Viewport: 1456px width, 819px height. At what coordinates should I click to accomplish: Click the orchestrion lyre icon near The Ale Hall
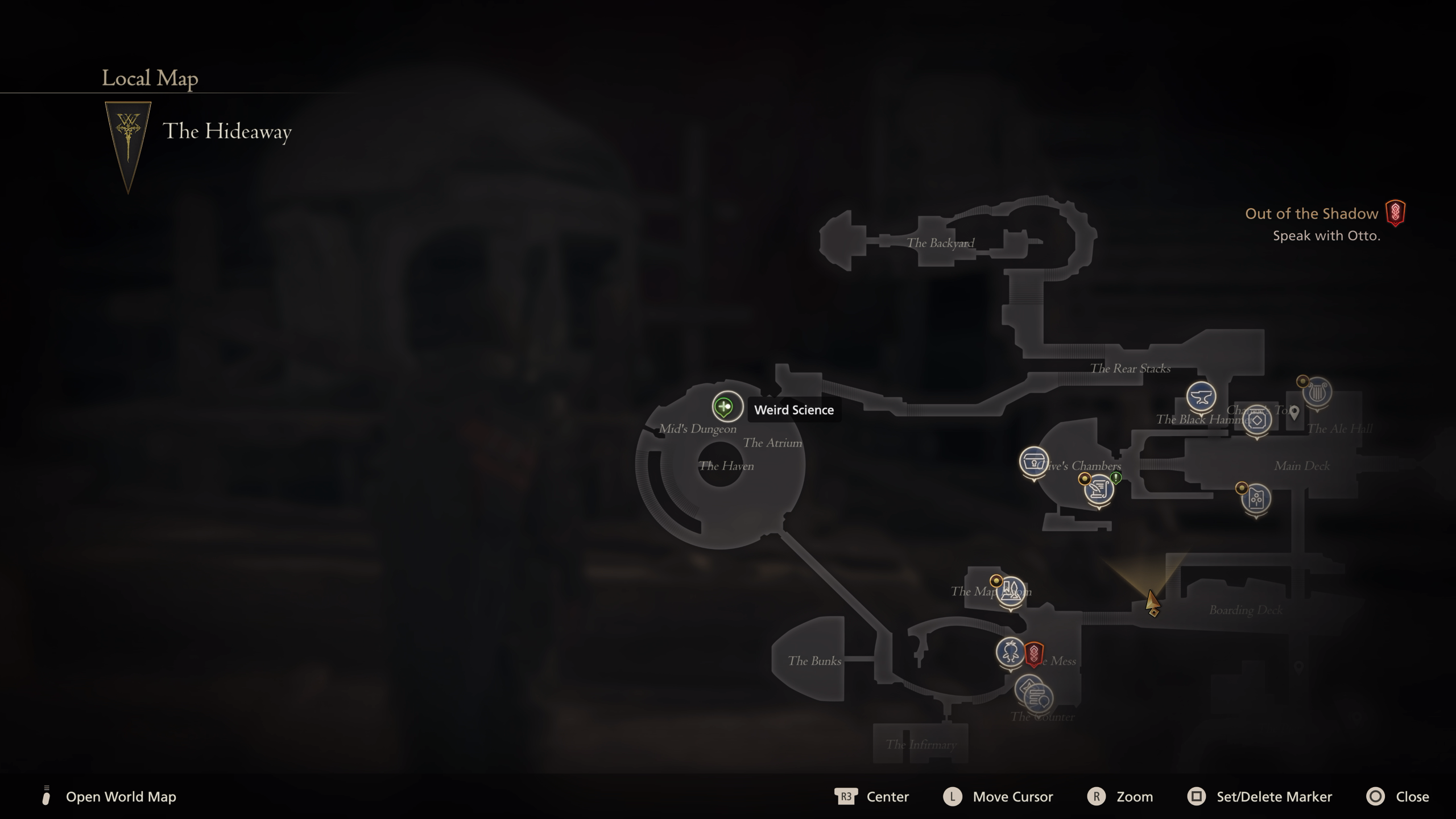(1319, 392)
